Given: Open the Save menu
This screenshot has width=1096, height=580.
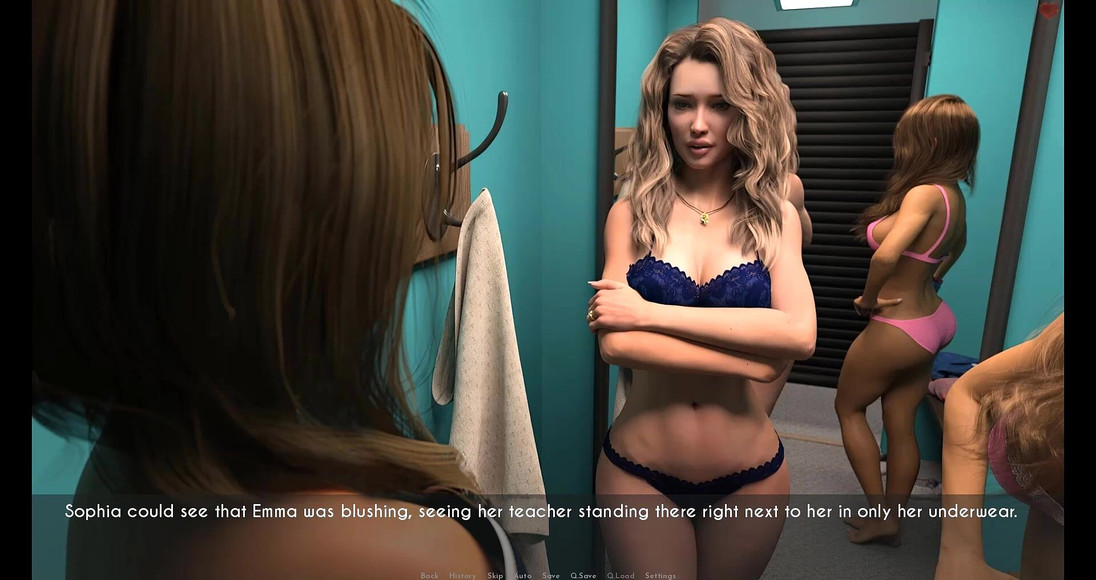Looking at the screenshot, I should click(551, 575).
